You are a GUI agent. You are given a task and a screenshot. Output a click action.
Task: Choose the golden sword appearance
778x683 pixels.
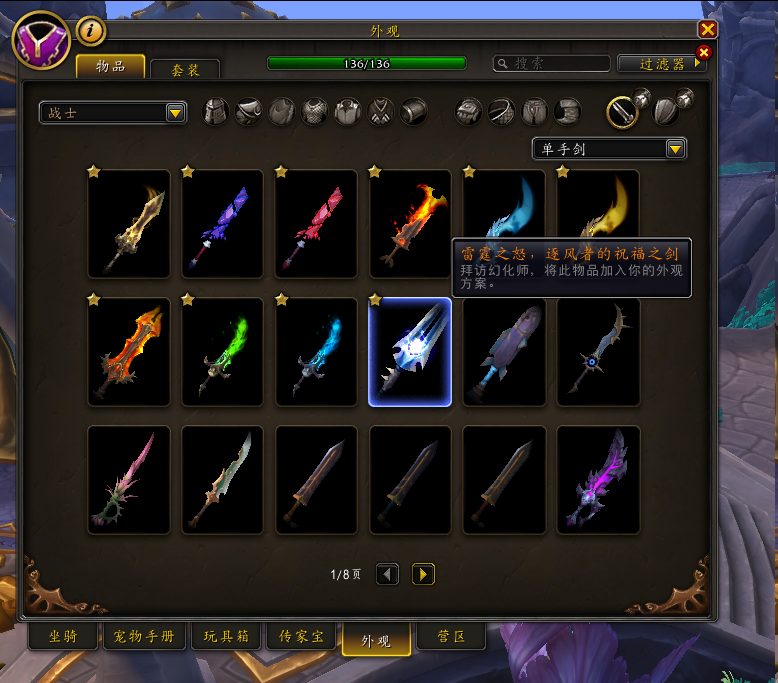pos(128,224)
